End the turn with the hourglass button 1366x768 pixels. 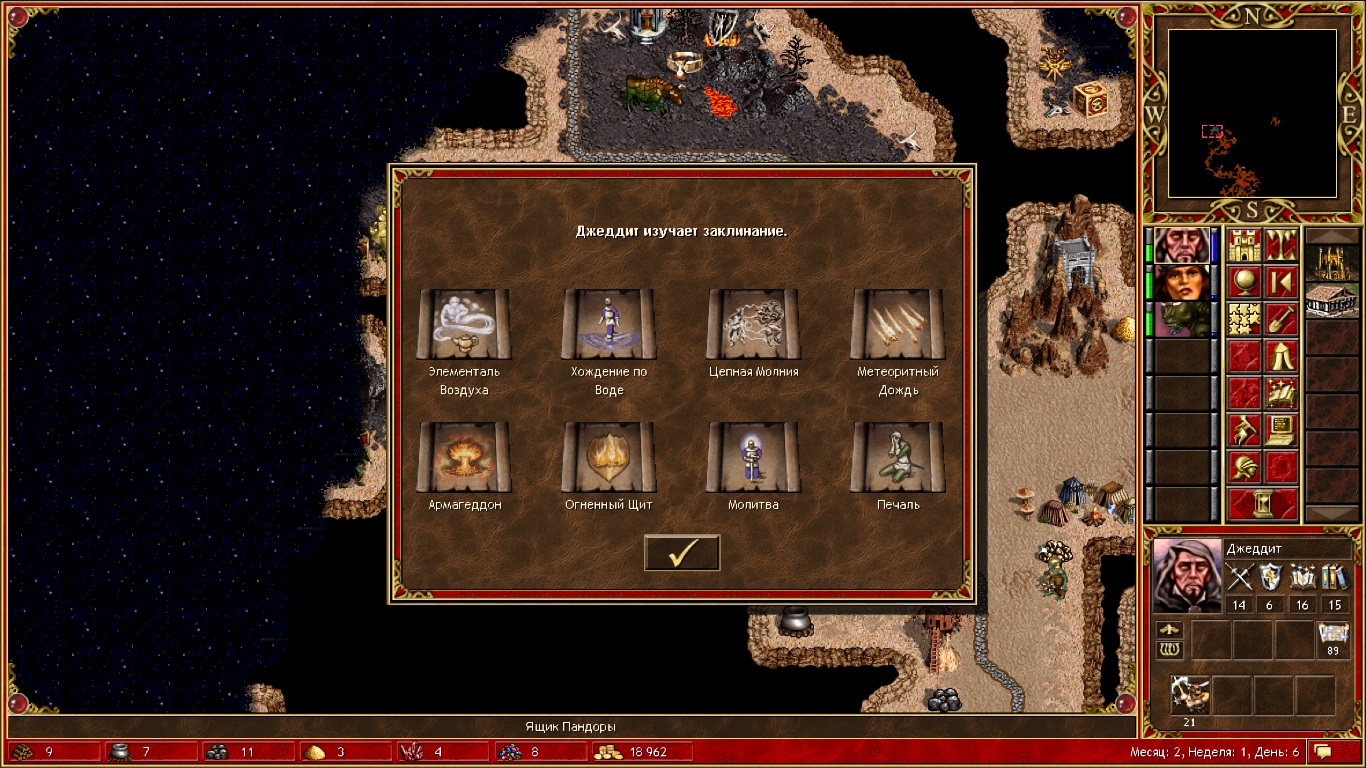pyautogui.click(x=1263, y=503)
